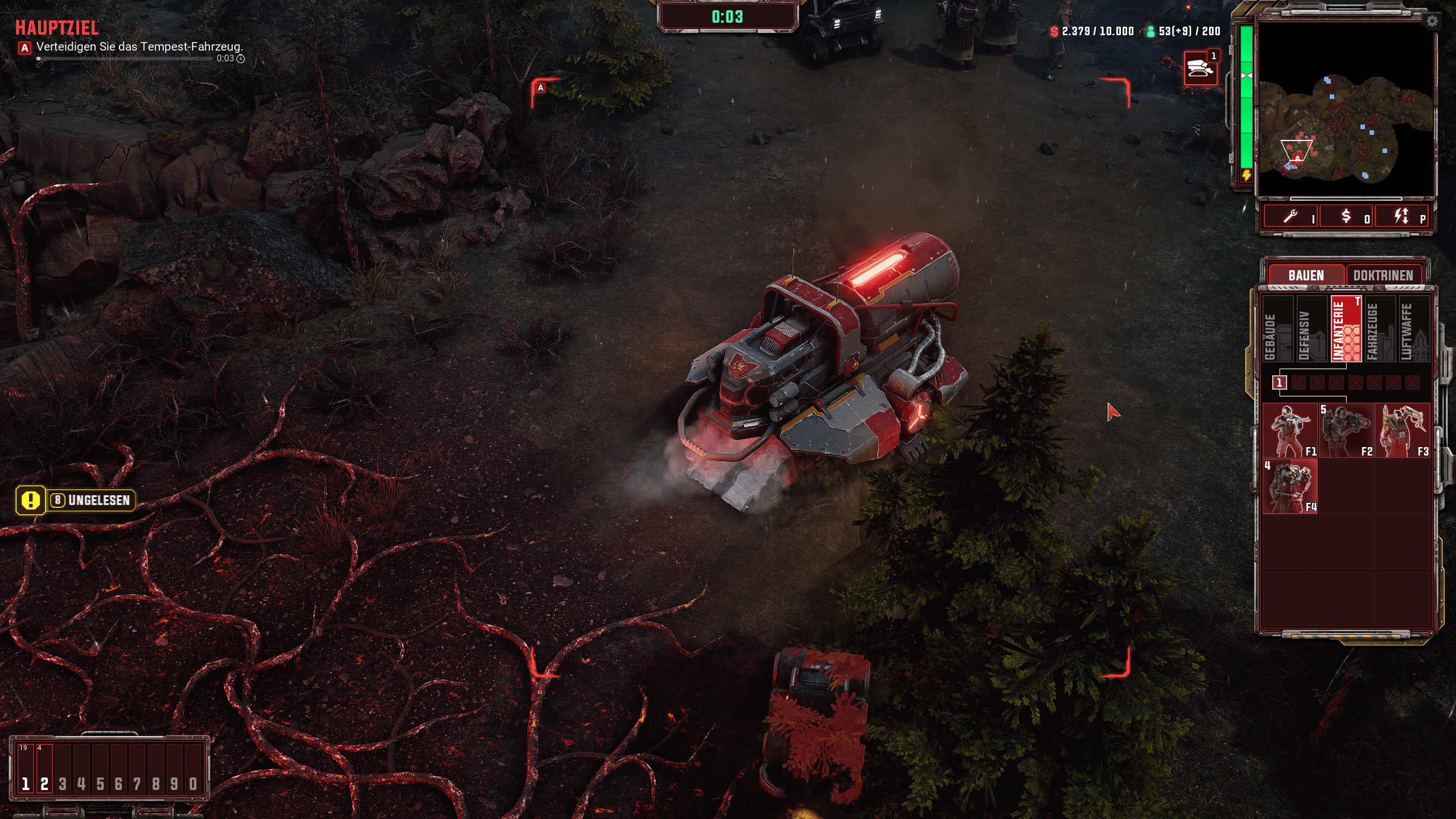Screen dimensions: 1456x819
Task: Open the Doktrinen tab
Action: (1383, 275)
